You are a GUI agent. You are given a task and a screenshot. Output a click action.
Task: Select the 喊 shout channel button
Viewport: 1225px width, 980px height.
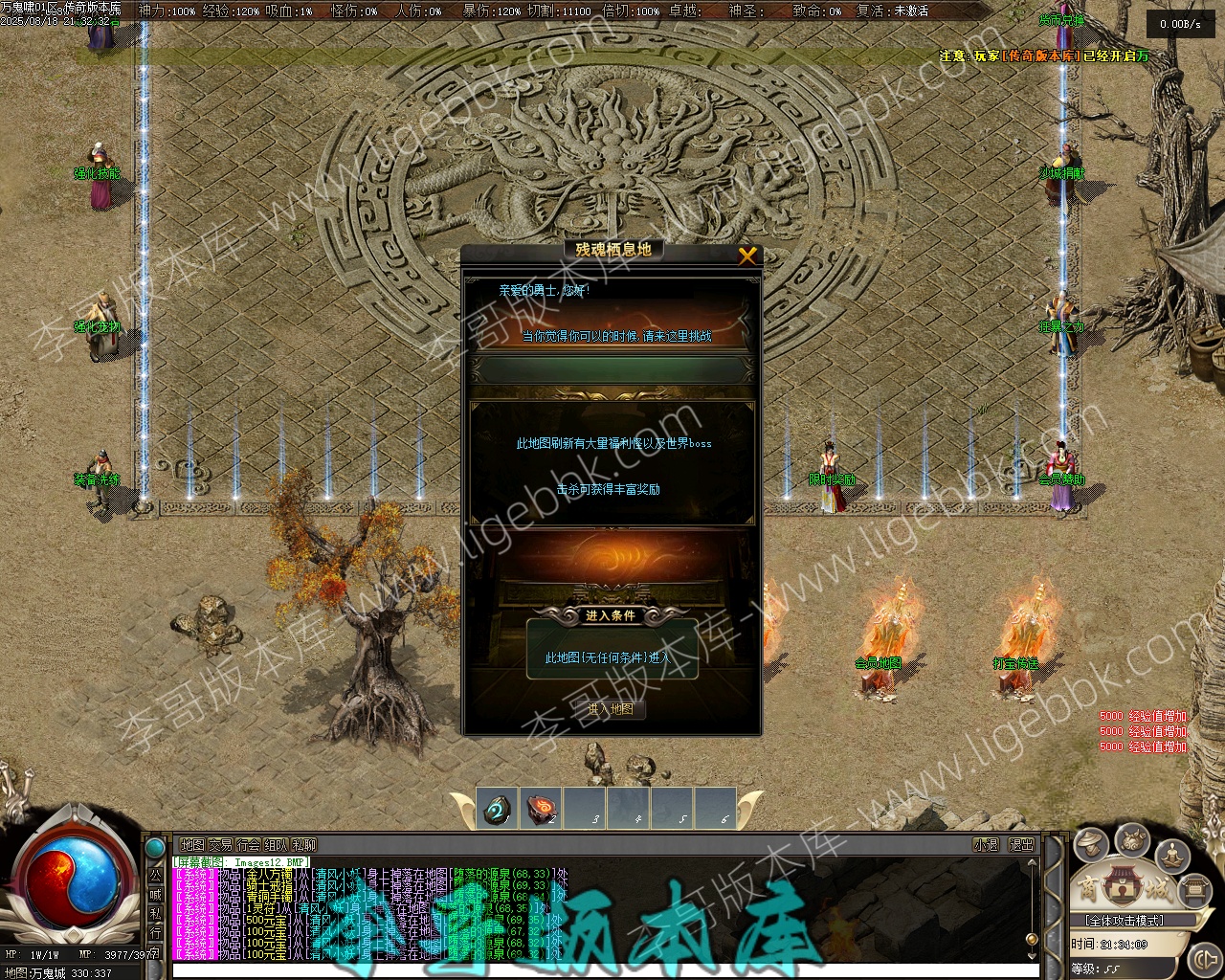tap(155, 895)
